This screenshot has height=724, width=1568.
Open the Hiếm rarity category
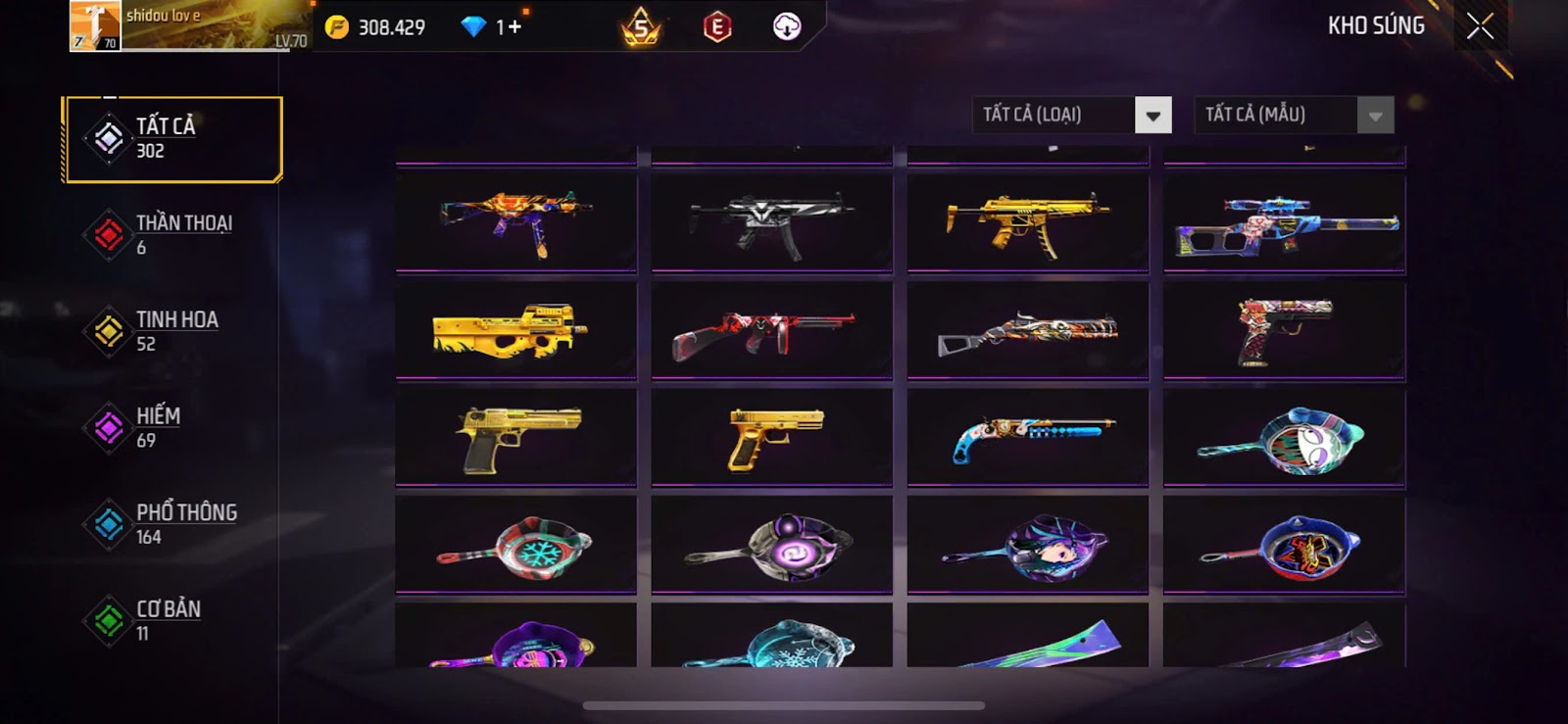tap(172, 427)
